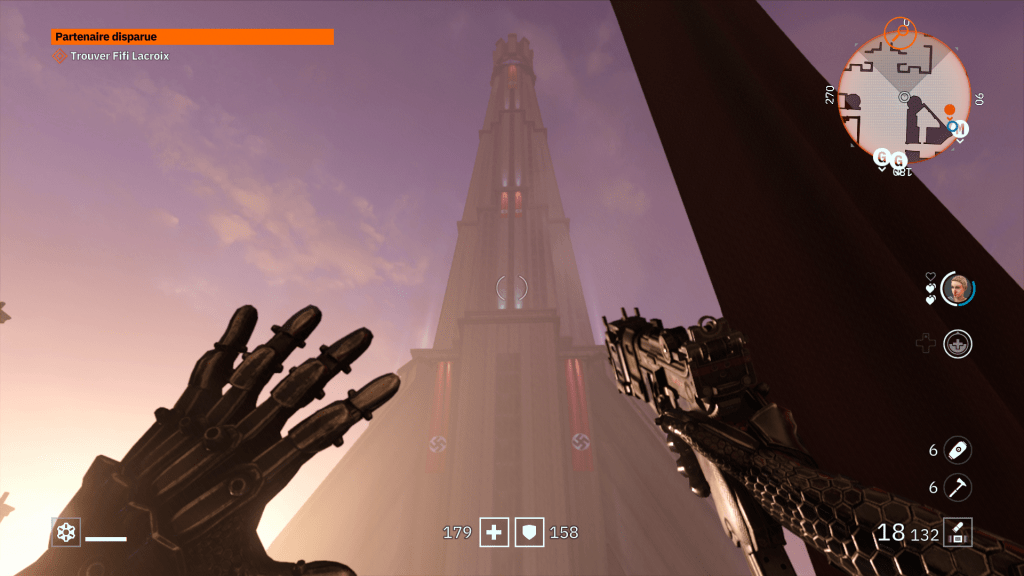Viewport: 1024px width, 576px height.
Task: Click the equipped weapon icon
Action: click(958, 532)
